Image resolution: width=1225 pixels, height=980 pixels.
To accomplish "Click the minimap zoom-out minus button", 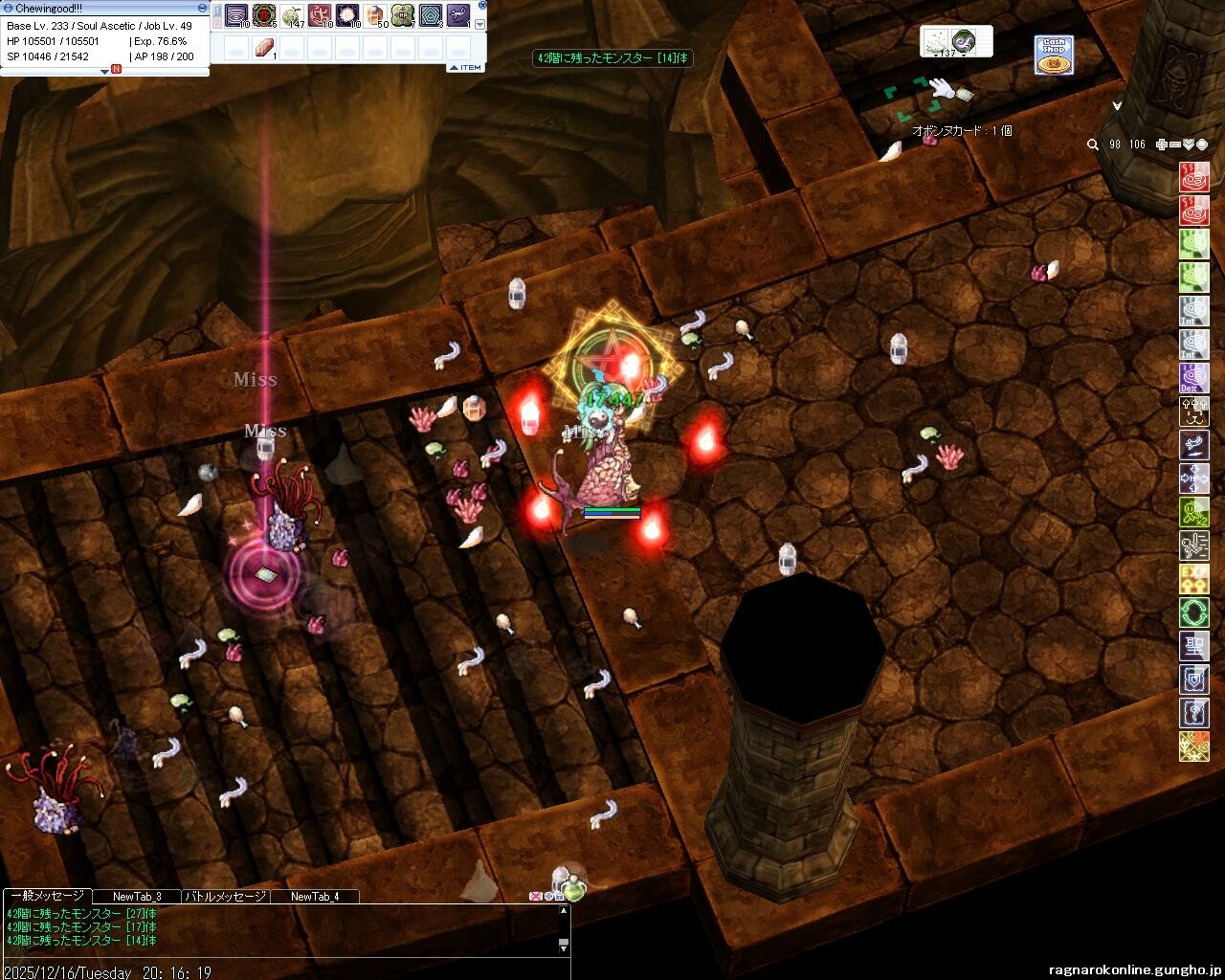I will [1175, 145].
